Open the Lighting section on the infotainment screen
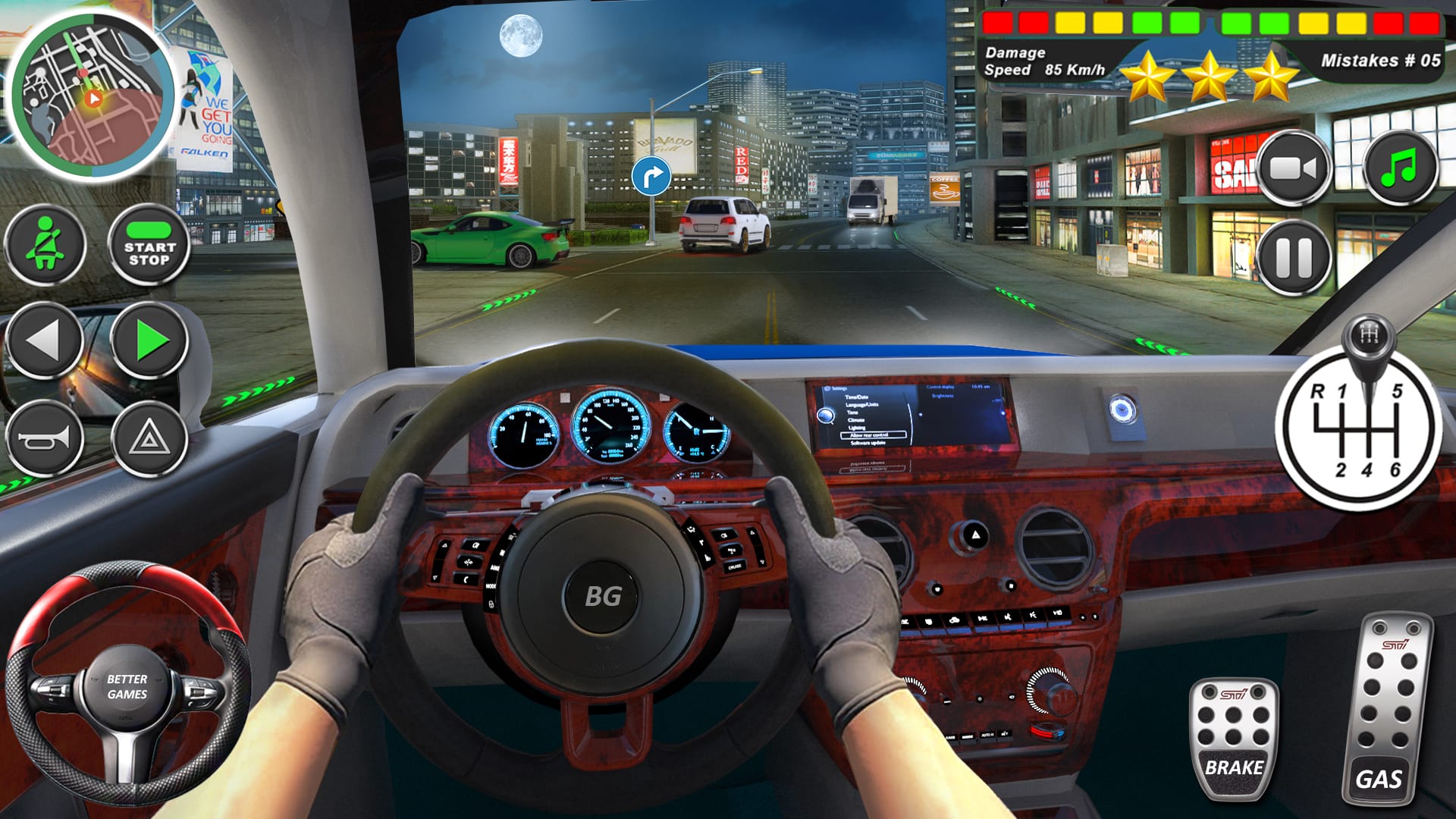Screen dimensions: 1456x819 coord(857,428)
